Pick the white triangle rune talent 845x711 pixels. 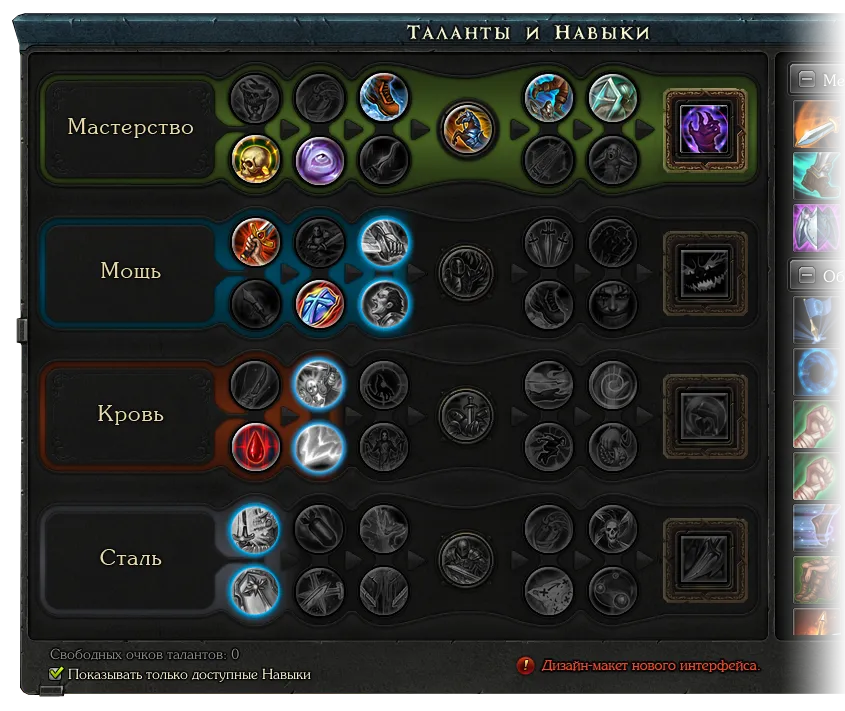[x=613, y=97]
